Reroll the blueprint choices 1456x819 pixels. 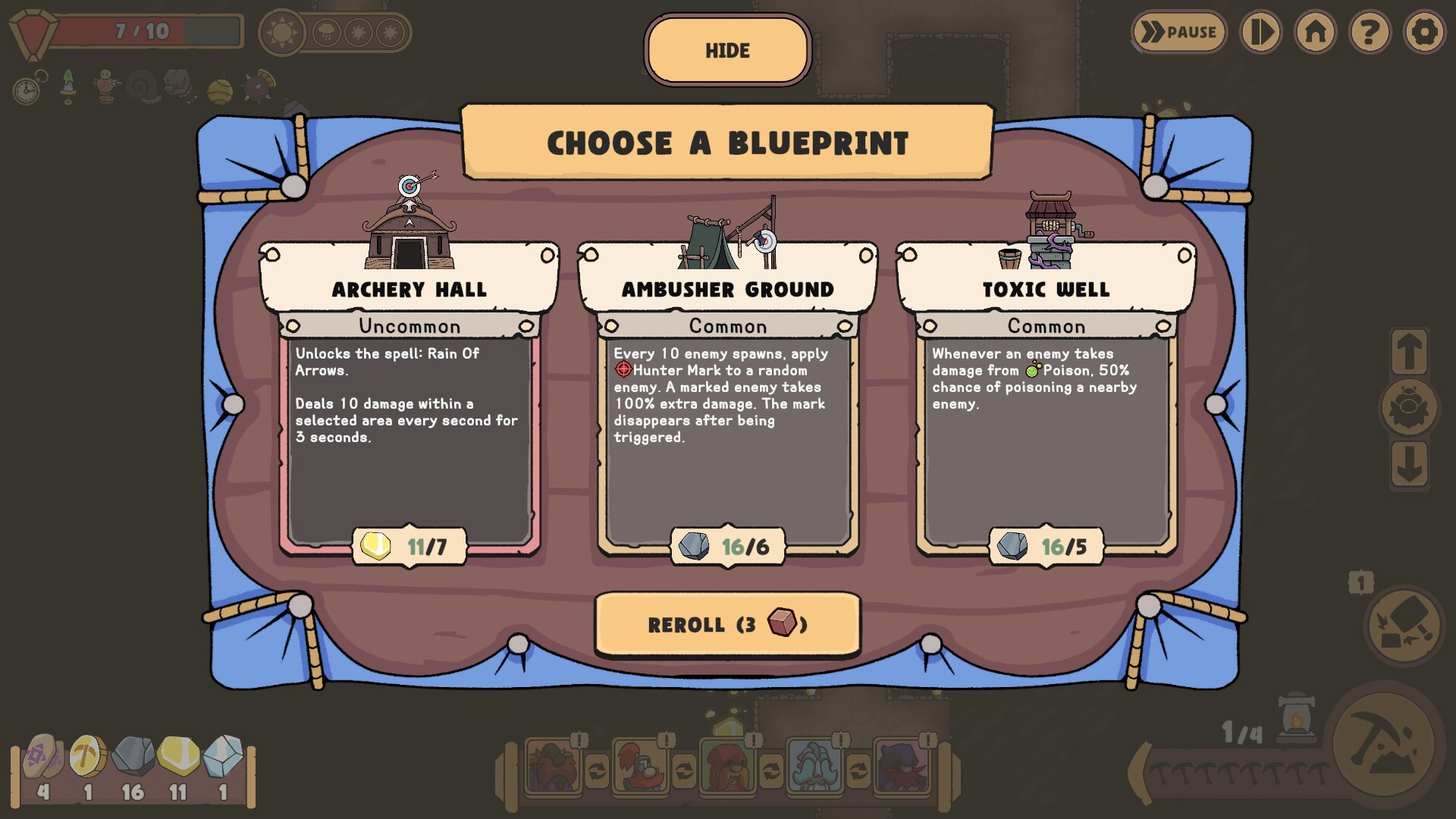[x=727, y=624]
